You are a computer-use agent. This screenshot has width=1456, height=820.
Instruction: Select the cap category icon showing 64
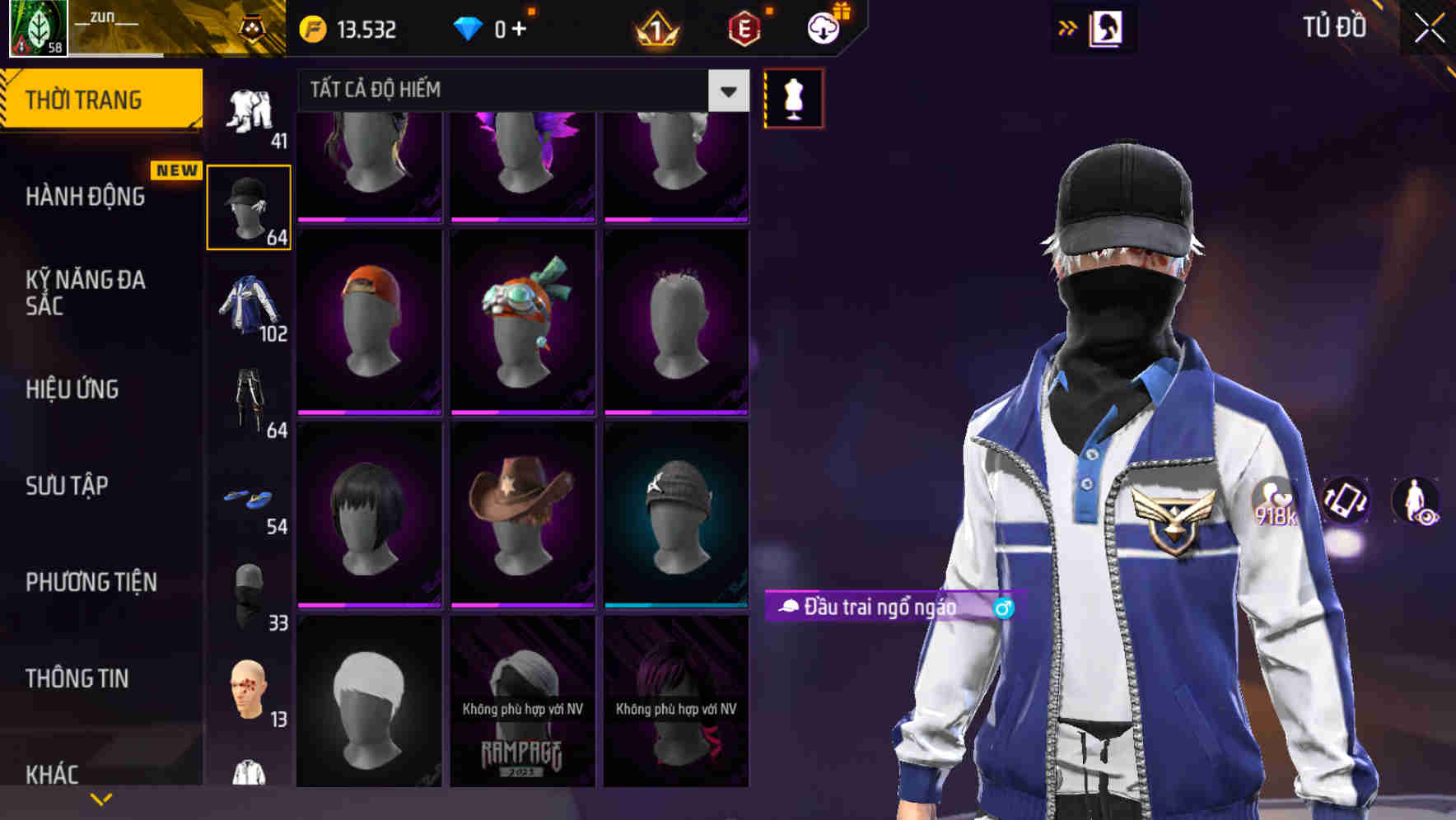[249, 204]
